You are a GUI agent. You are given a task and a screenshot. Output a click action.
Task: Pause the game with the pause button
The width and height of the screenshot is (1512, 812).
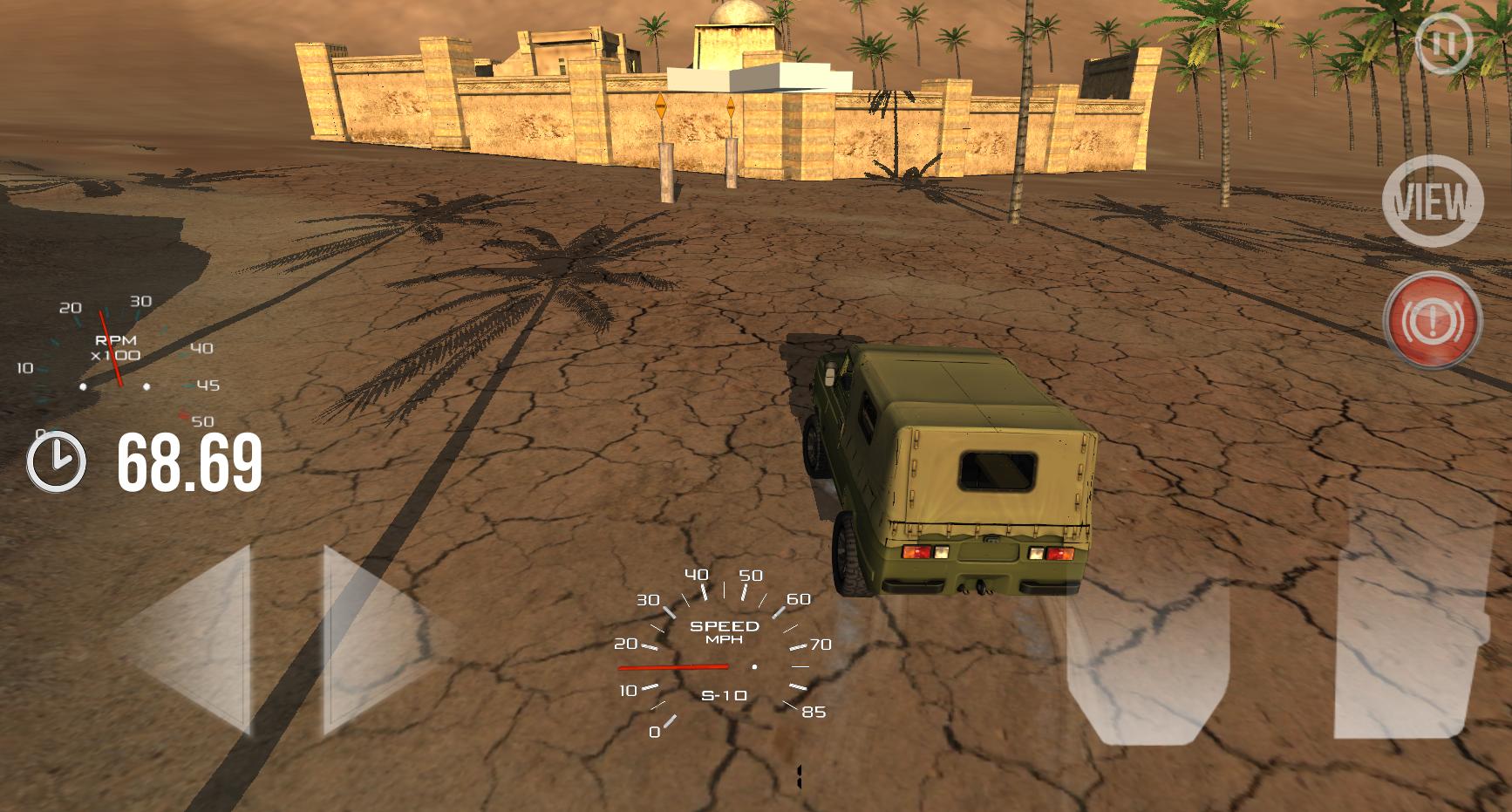pyautogui.click(x=1444, y=43)
